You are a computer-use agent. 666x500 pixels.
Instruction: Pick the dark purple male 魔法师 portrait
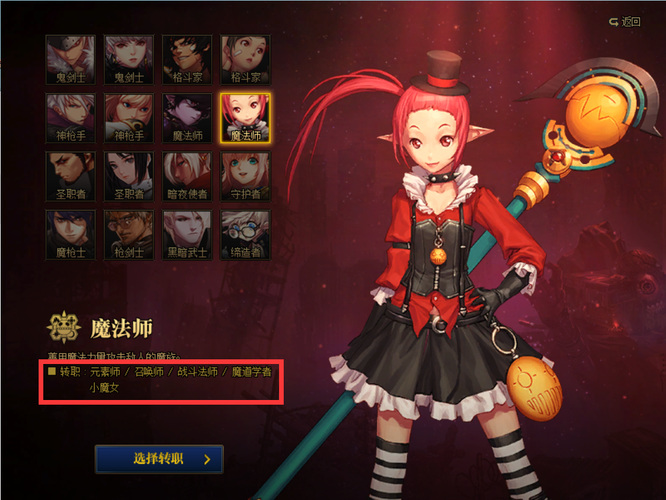click(x=187, y=118)
